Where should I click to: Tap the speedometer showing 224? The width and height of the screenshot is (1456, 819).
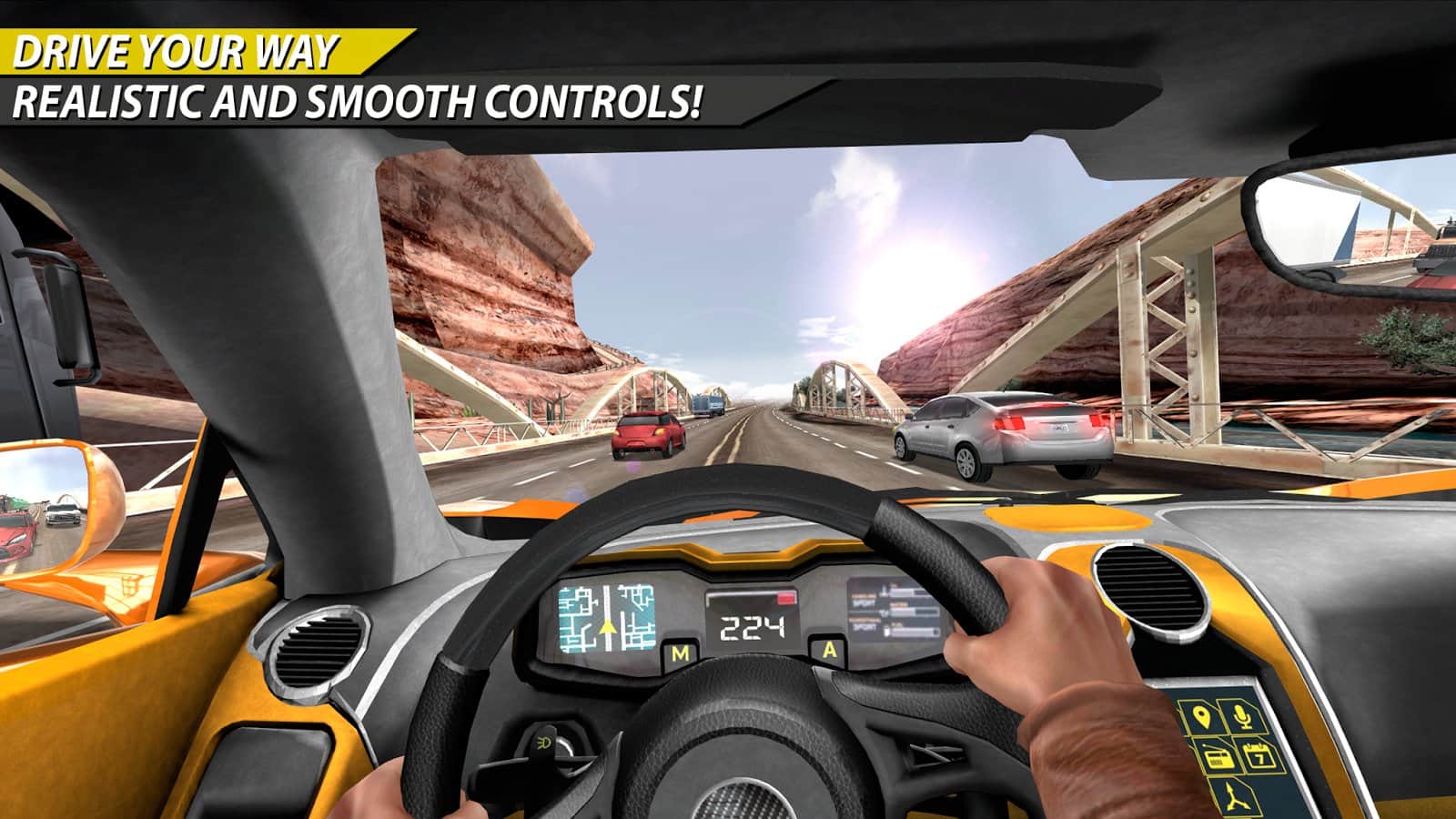click(753, 627)
